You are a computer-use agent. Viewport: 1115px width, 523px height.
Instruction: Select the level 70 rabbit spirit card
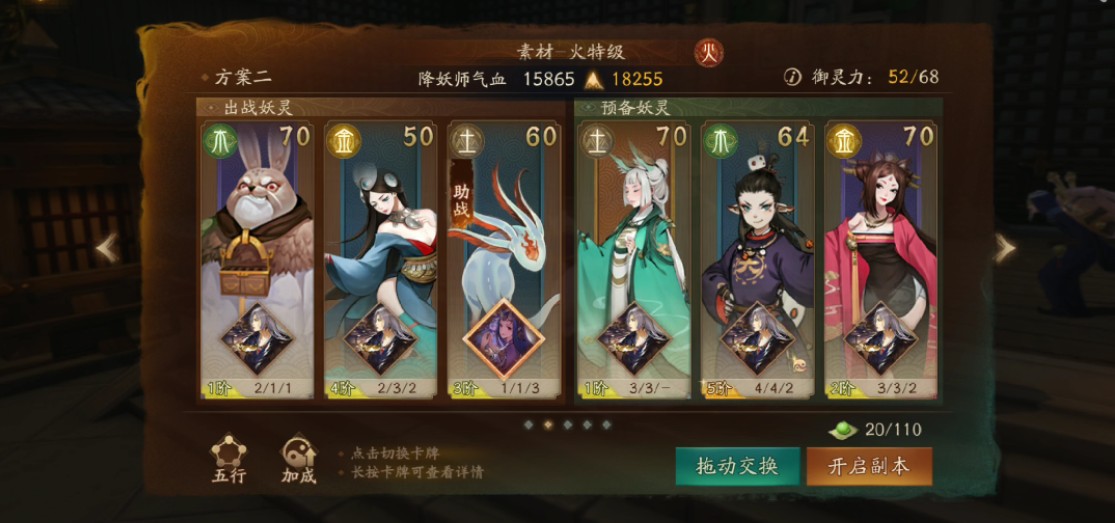tap(257, 260)
